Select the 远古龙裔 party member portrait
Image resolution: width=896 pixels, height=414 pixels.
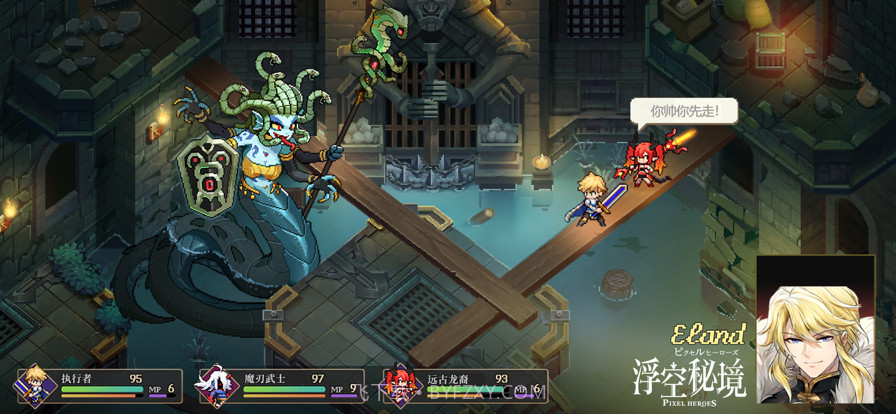[x=401, y=384]
